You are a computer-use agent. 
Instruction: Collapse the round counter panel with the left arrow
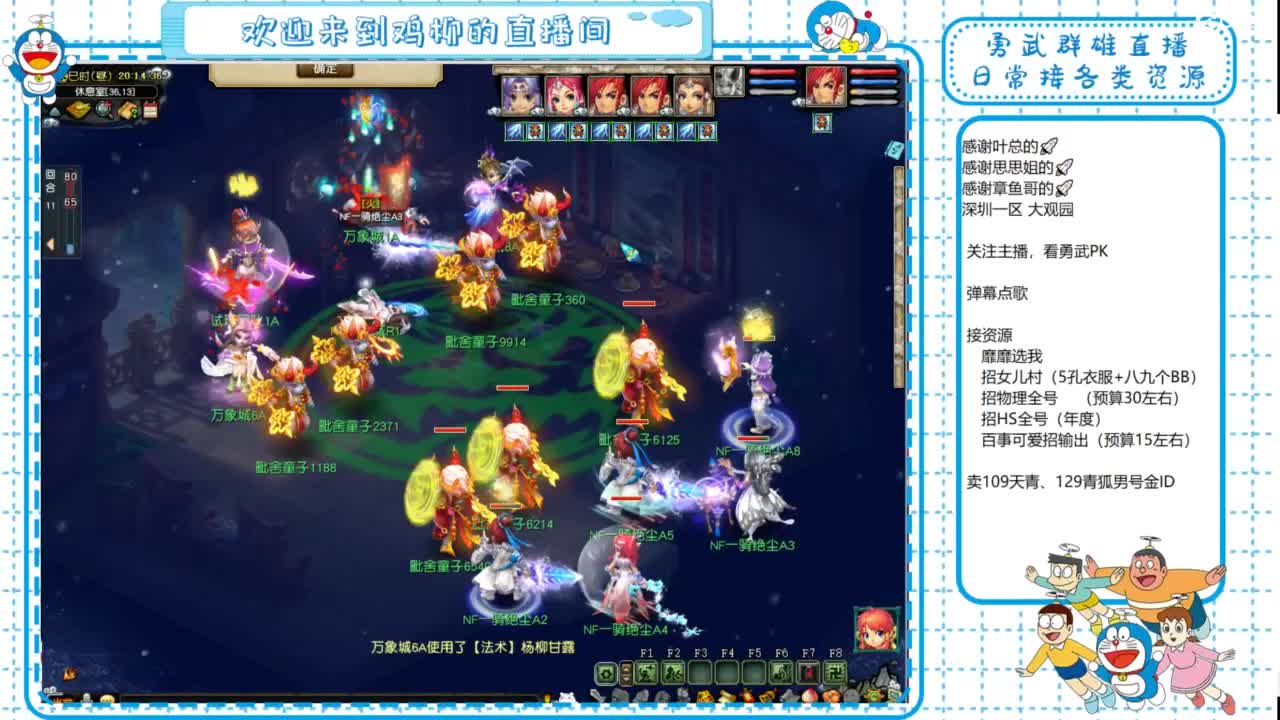50,242
